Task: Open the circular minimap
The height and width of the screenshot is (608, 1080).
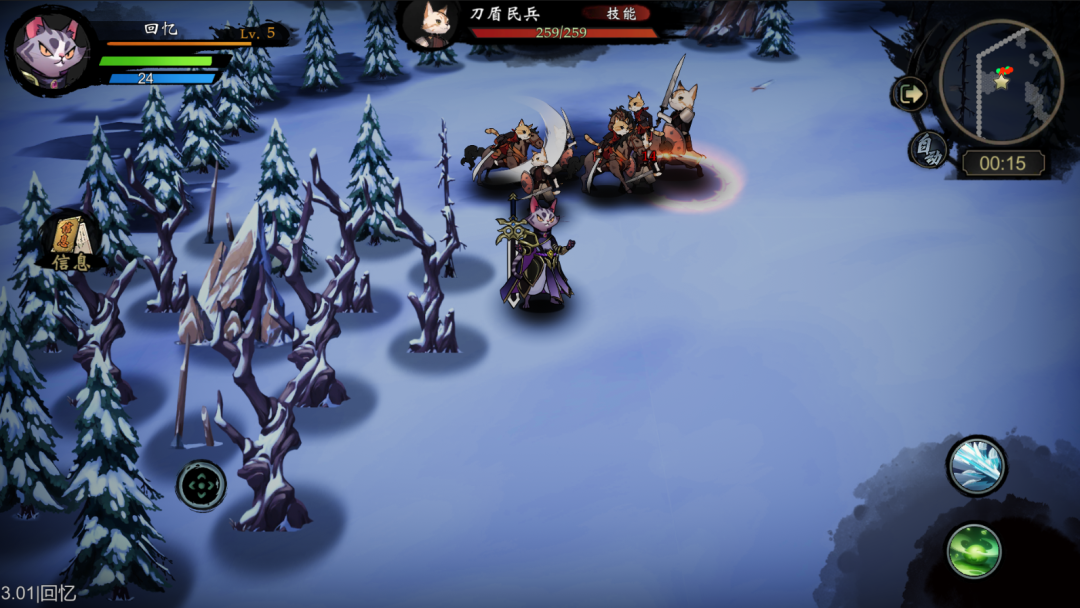Action: click(x=1001, y=81)
